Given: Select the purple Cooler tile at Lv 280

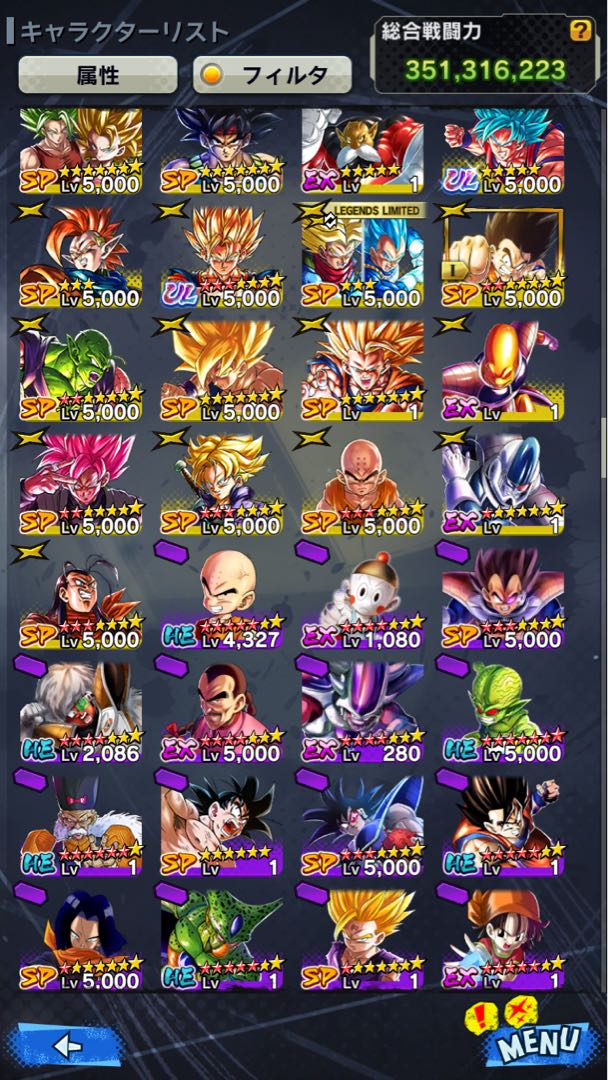Looking at the screenshot, I should click(x=363, y=711).
